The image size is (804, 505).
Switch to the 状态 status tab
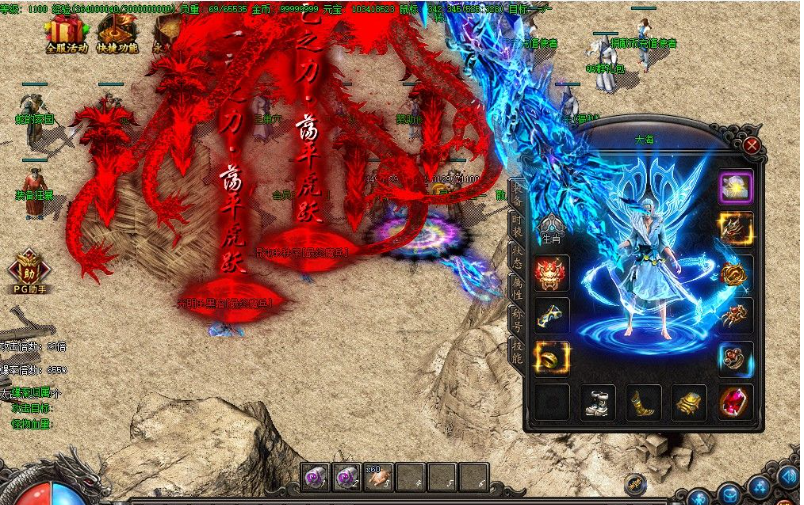(x=516, y=255)
